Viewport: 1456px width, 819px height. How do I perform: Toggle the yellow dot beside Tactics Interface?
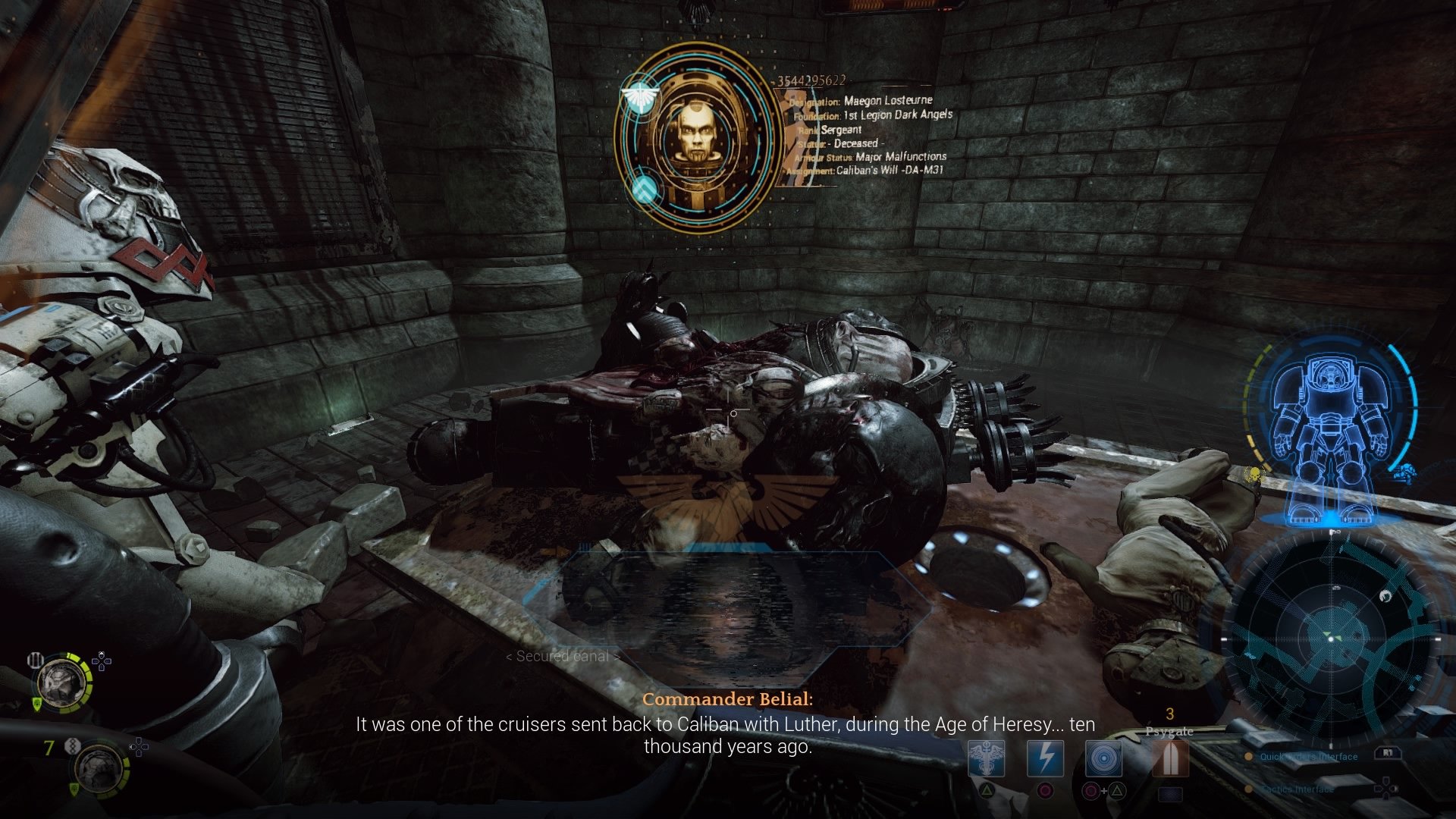pos(1249,789)
